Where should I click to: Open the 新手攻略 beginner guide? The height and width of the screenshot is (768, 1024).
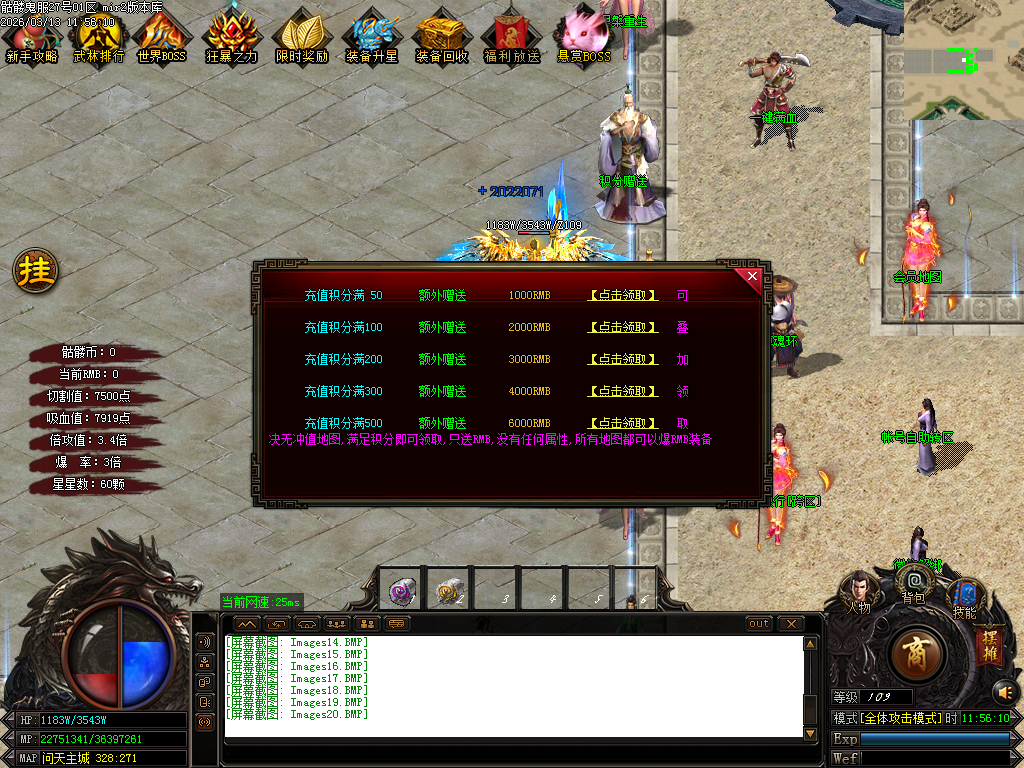32,38
